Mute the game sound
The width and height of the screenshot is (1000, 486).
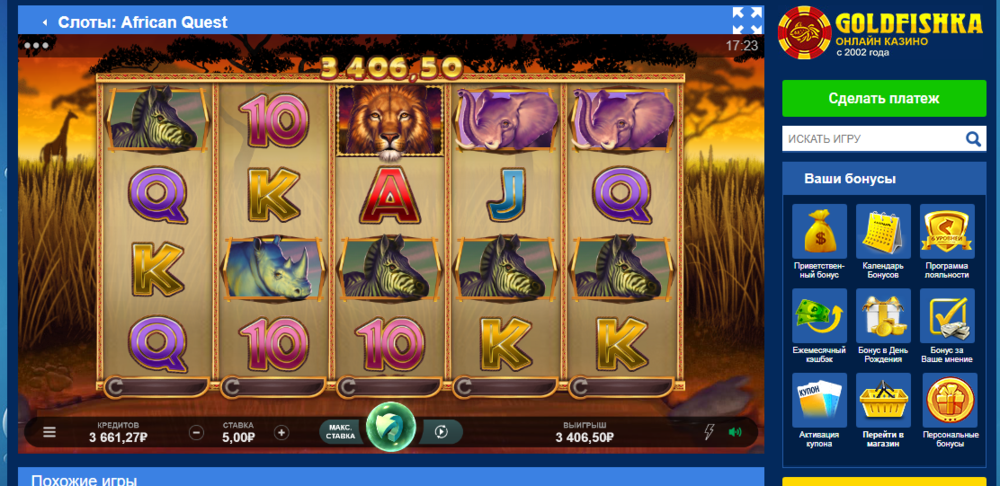tap(736, 432)
